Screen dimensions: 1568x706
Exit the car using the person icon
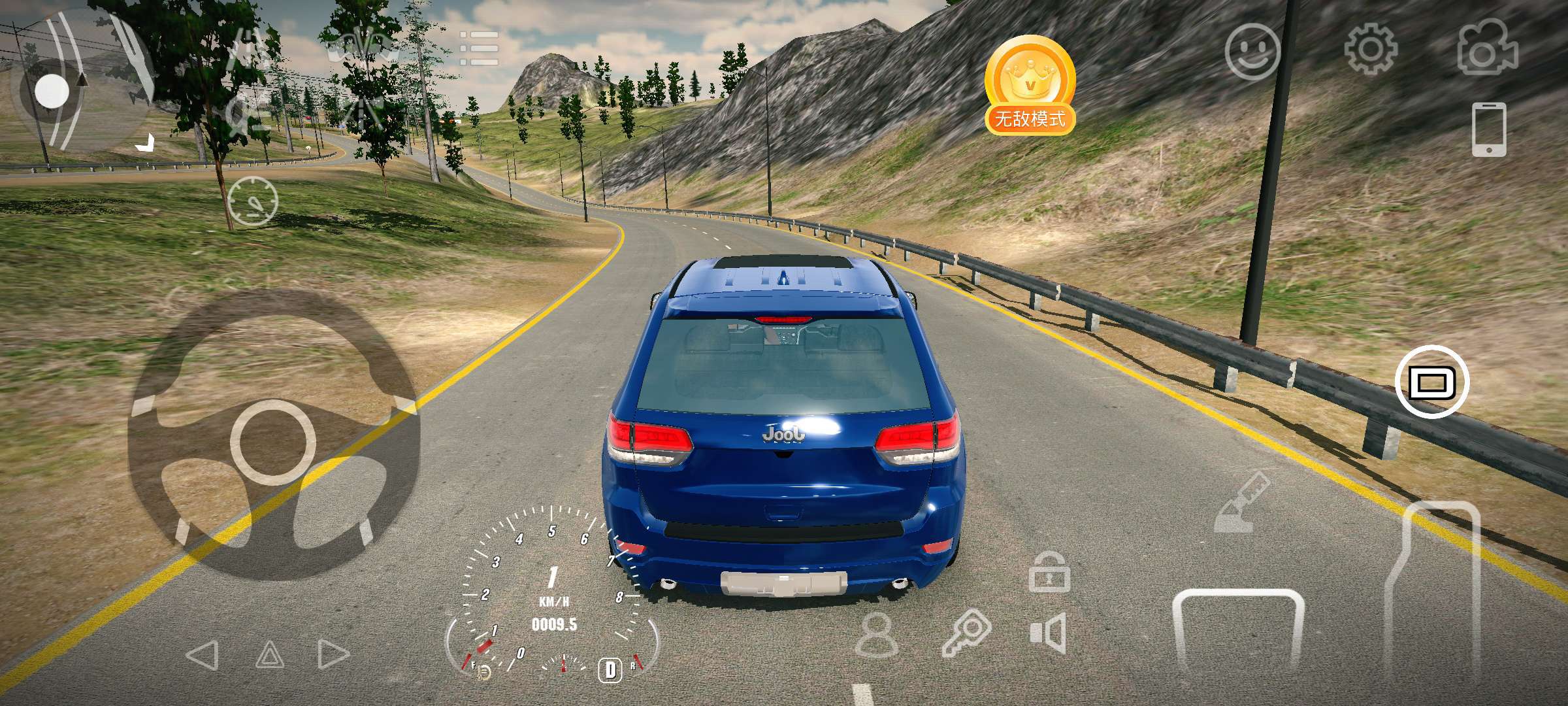[x=877, y=635]
